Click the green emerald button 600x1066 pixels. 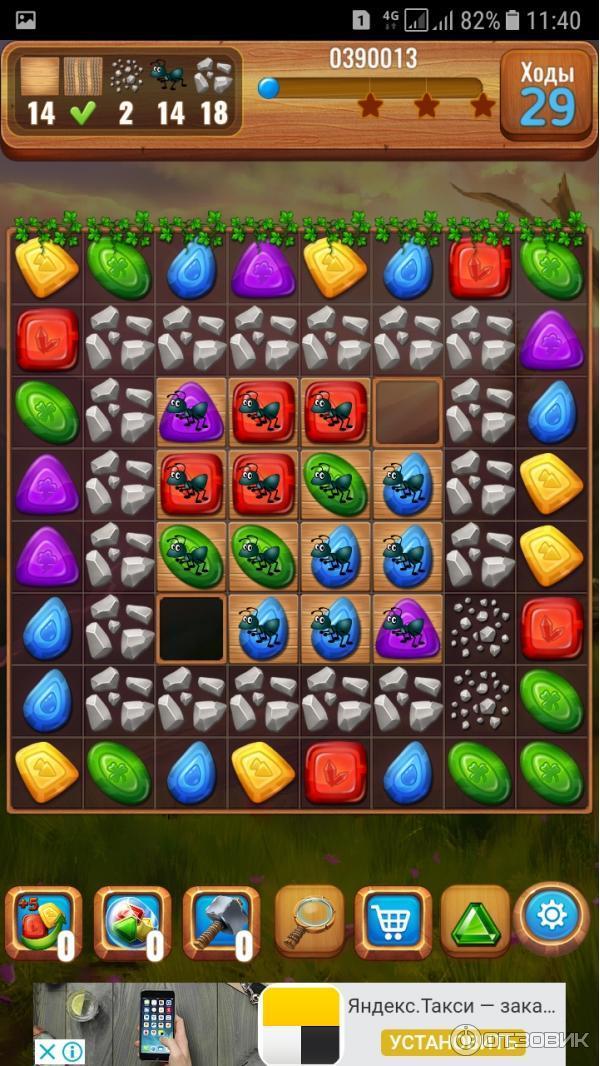tap(475, 920)
